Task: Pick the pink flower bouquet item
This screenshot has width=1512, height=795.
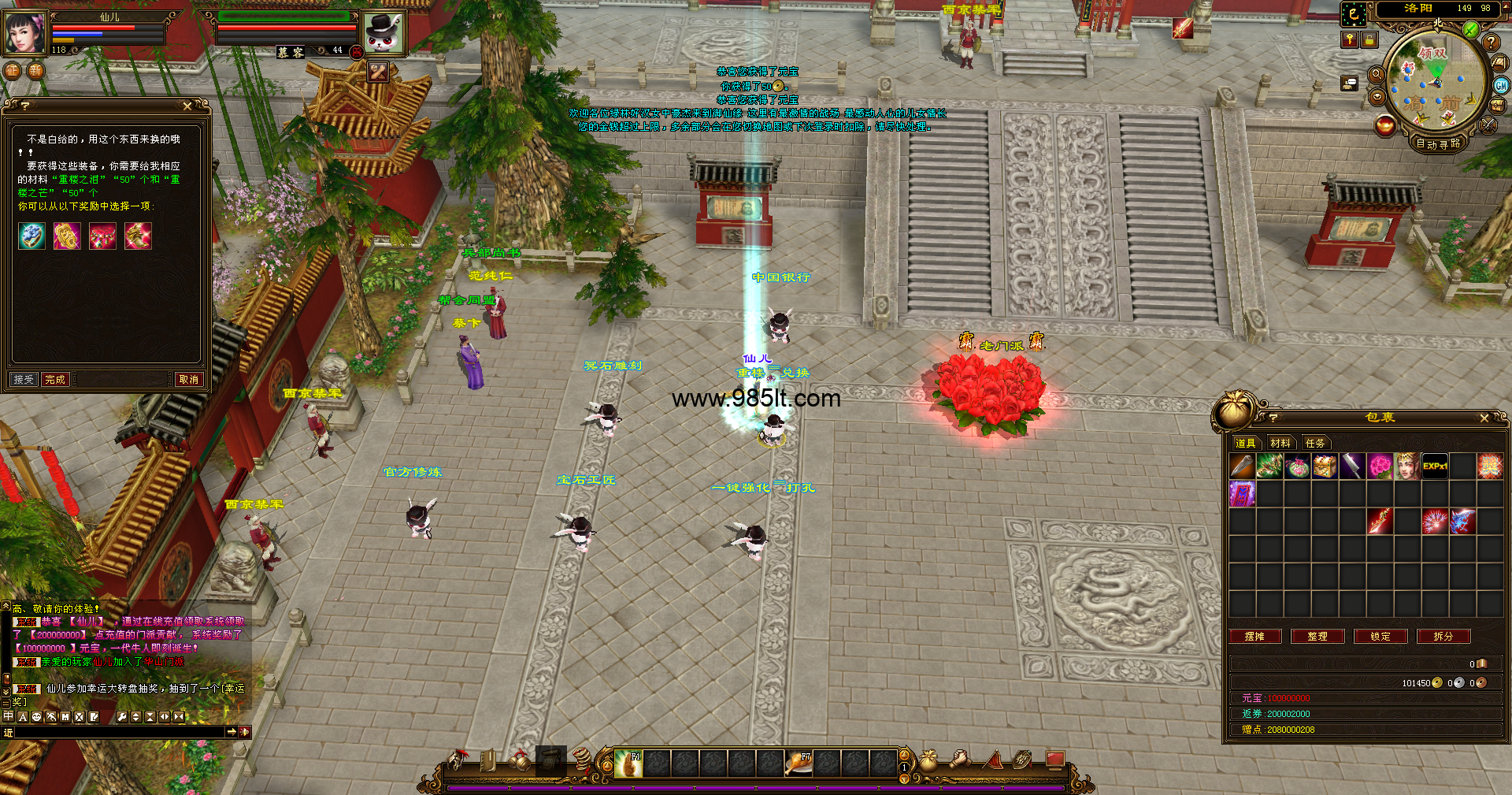Action: [x=1380, y=466]
